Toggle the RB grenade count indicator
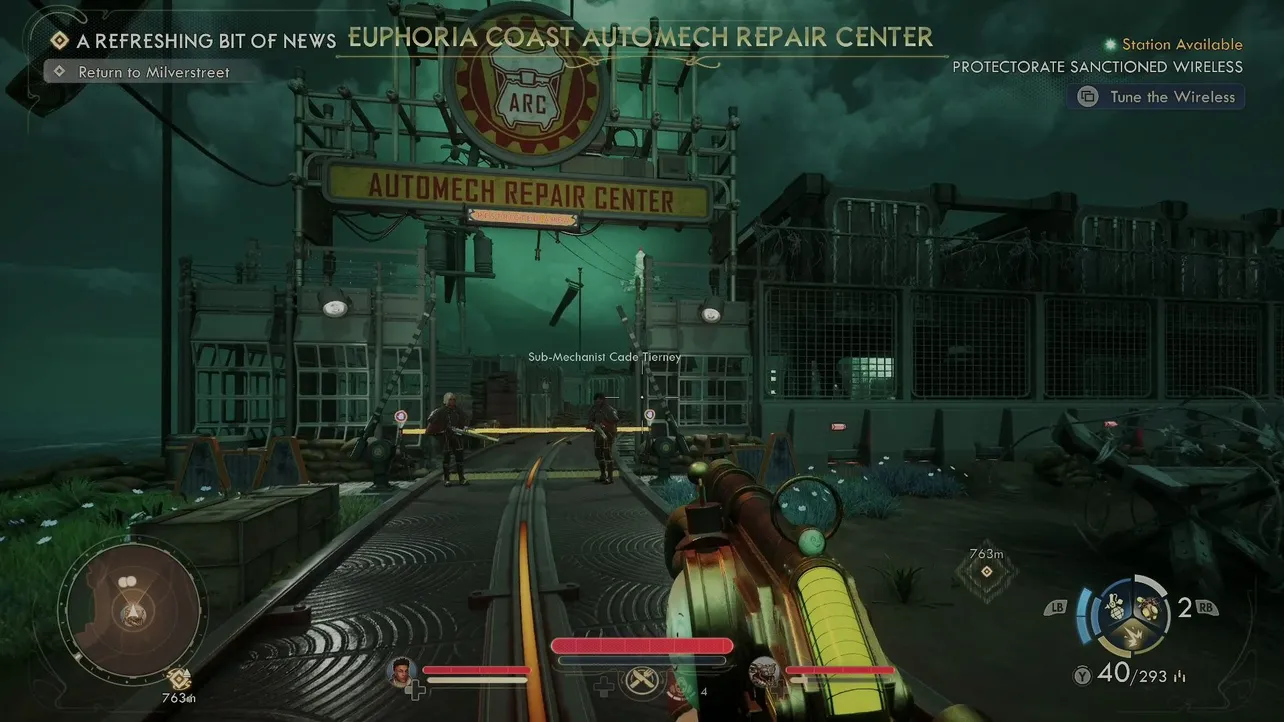 [1205, 606]
